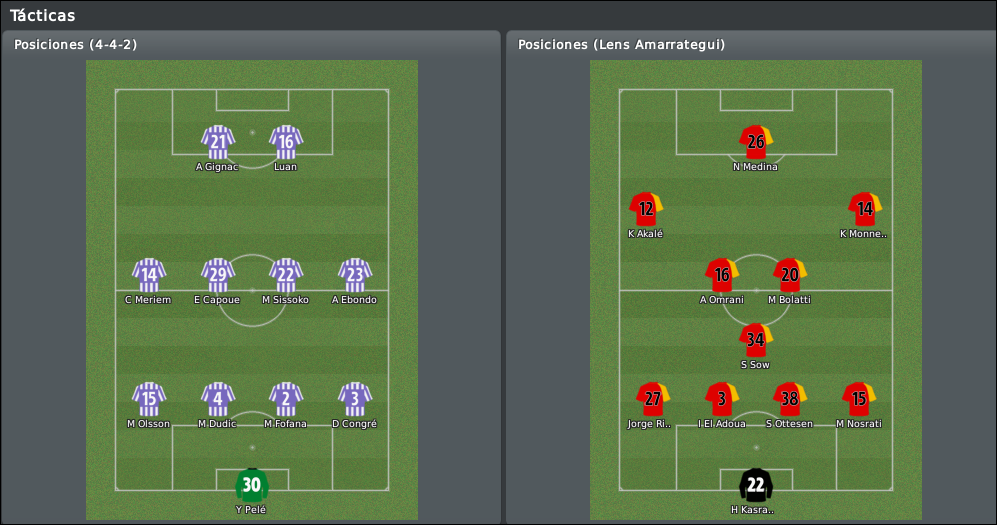Choose N Medina's number 26 shirt
This screenshot has height=525, width=997.
(755, 142)
